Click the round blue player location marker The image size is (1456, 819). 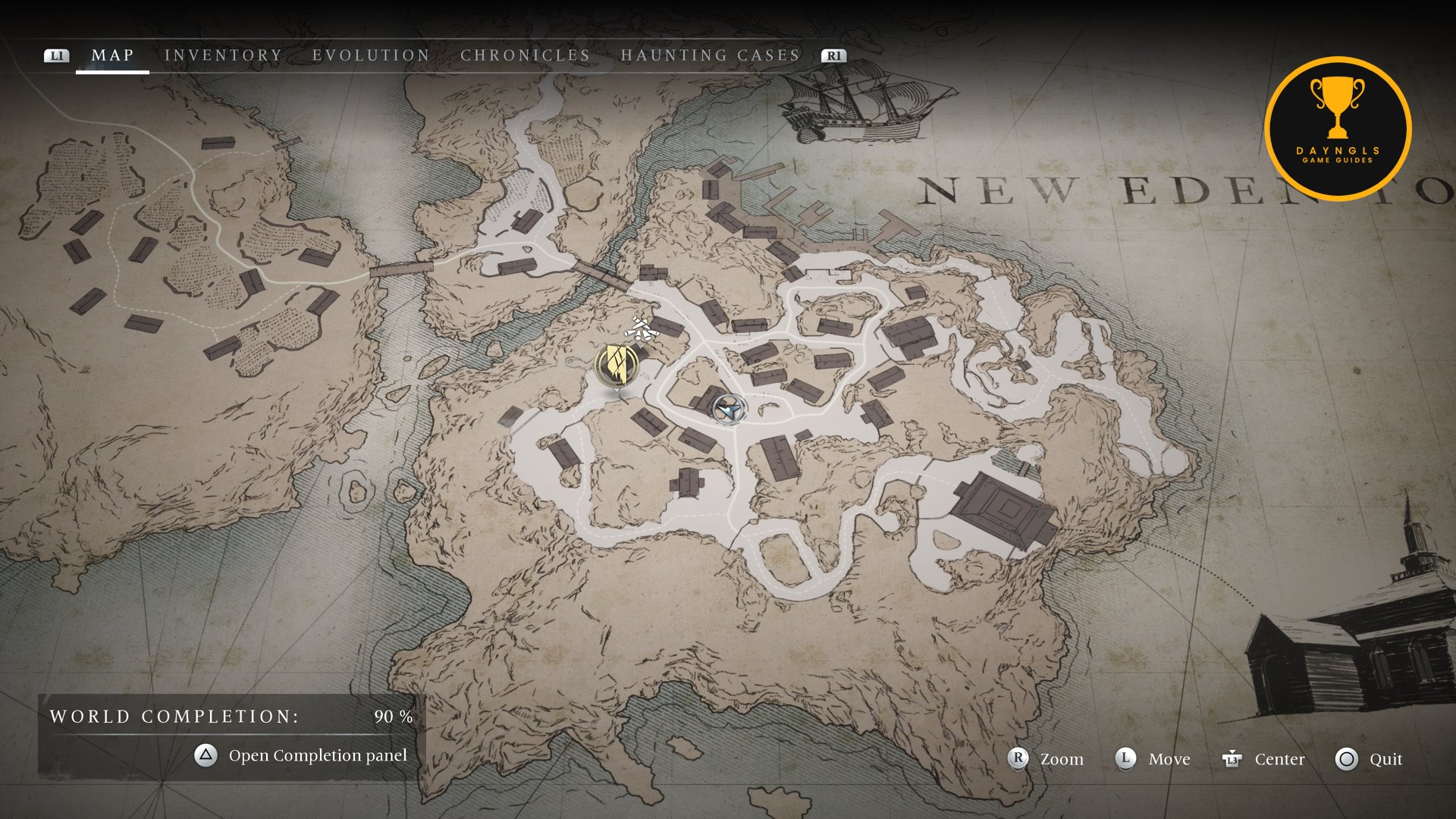point(729,409)
